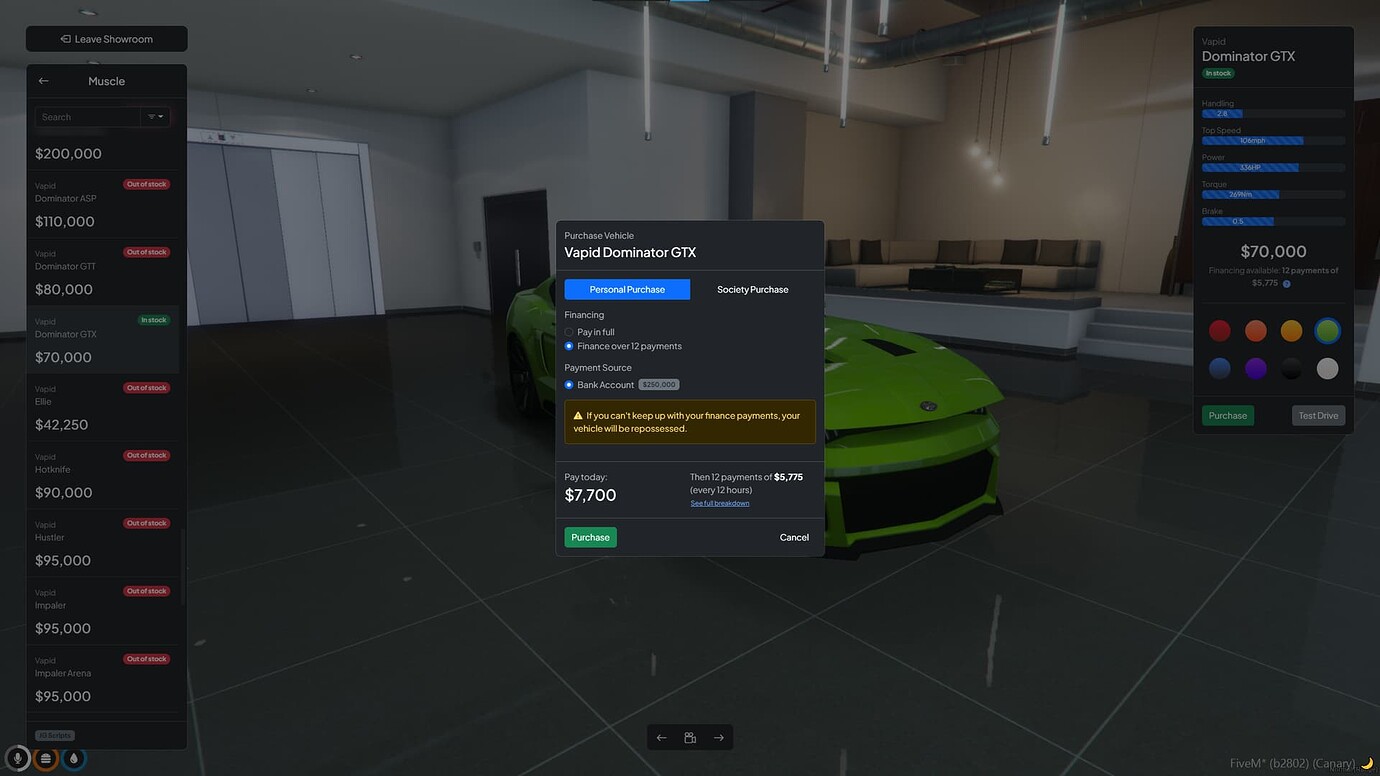This screenshot has width=1380, height=776.
Task: Click the water droplet thirst icon
Action: coord(72,758)
